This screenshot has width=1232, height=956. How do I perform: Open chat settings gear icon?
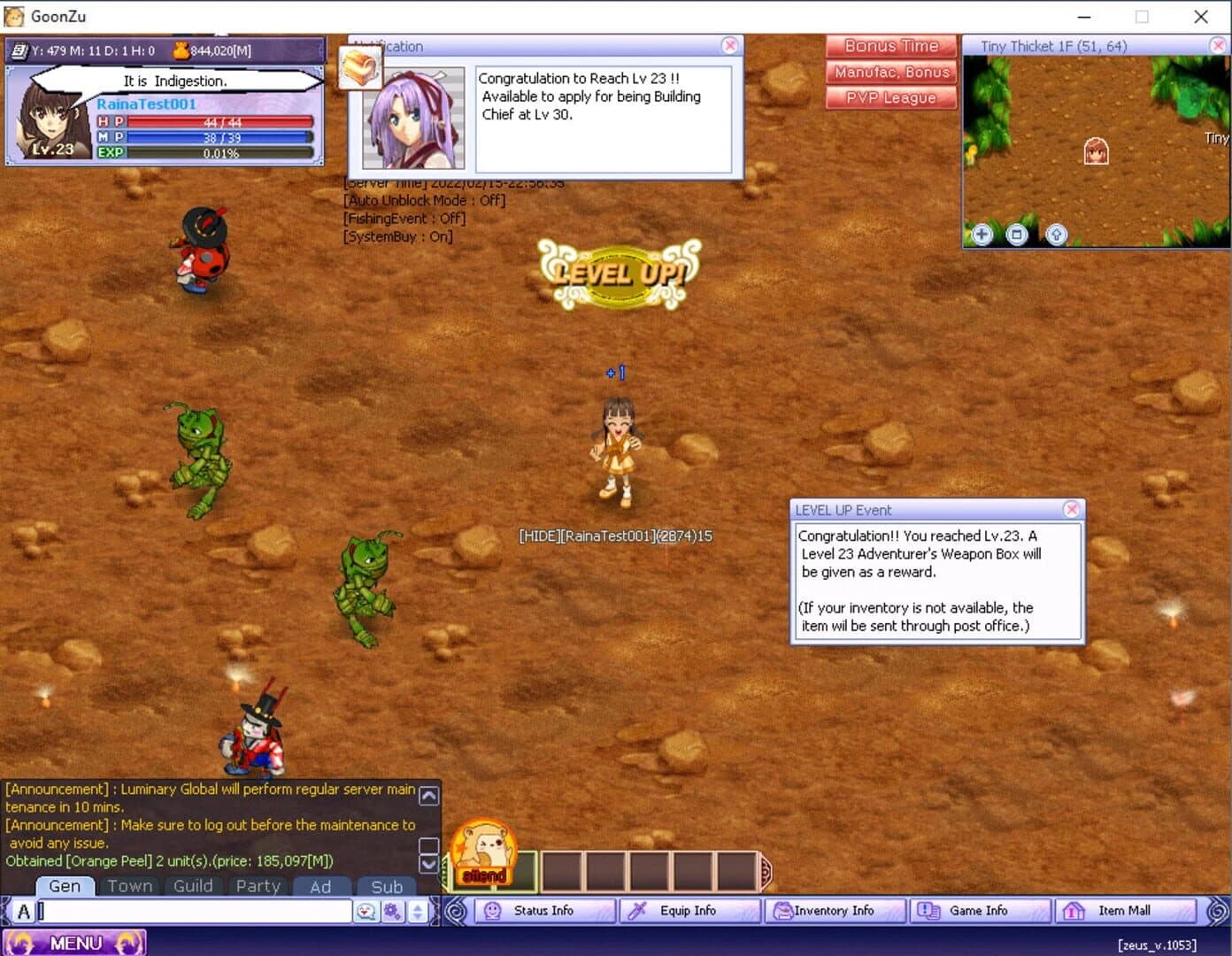(x=392, y=910)
